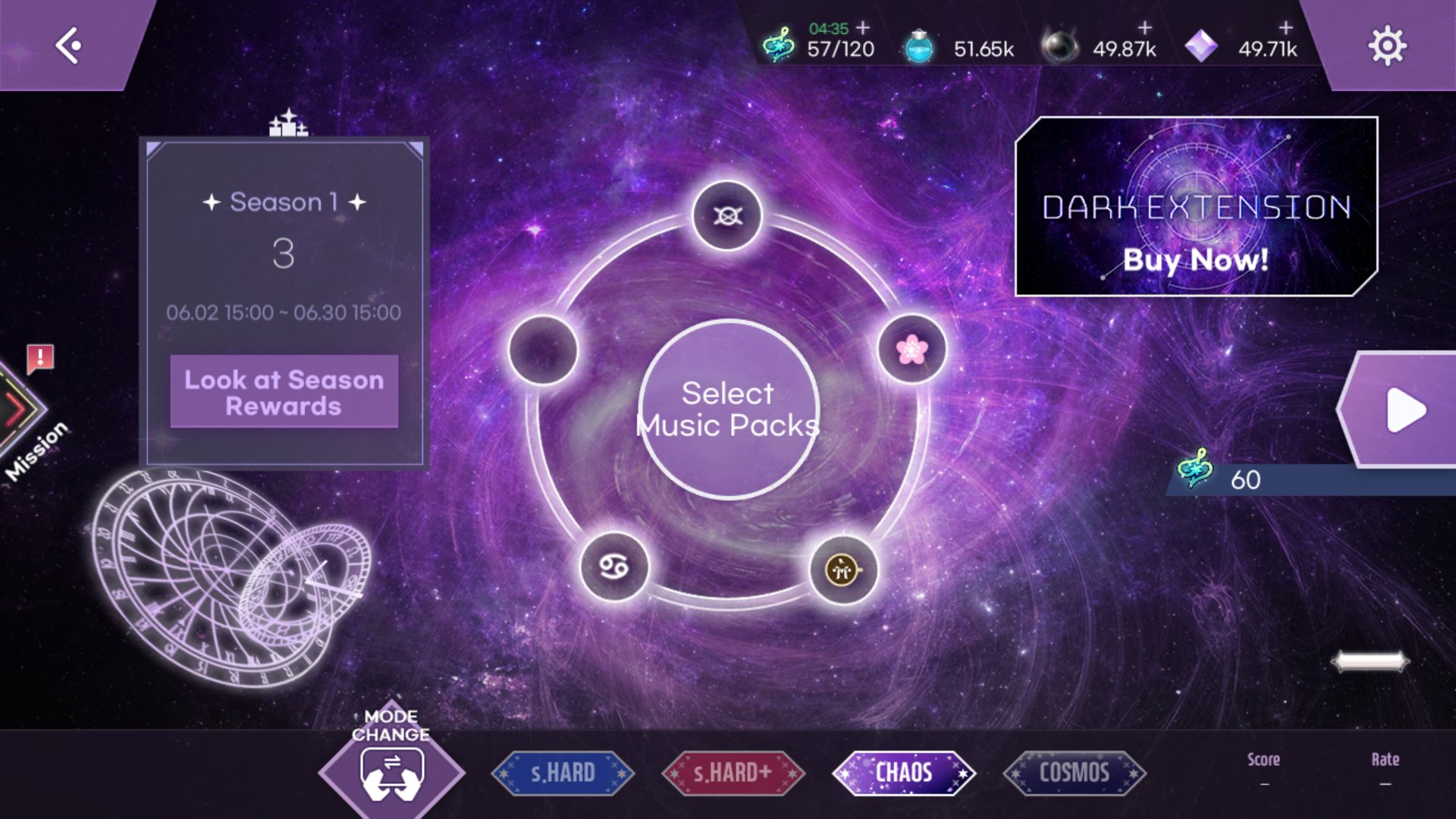
Task: Open the ranking podium icon
Action: point(288,124)
